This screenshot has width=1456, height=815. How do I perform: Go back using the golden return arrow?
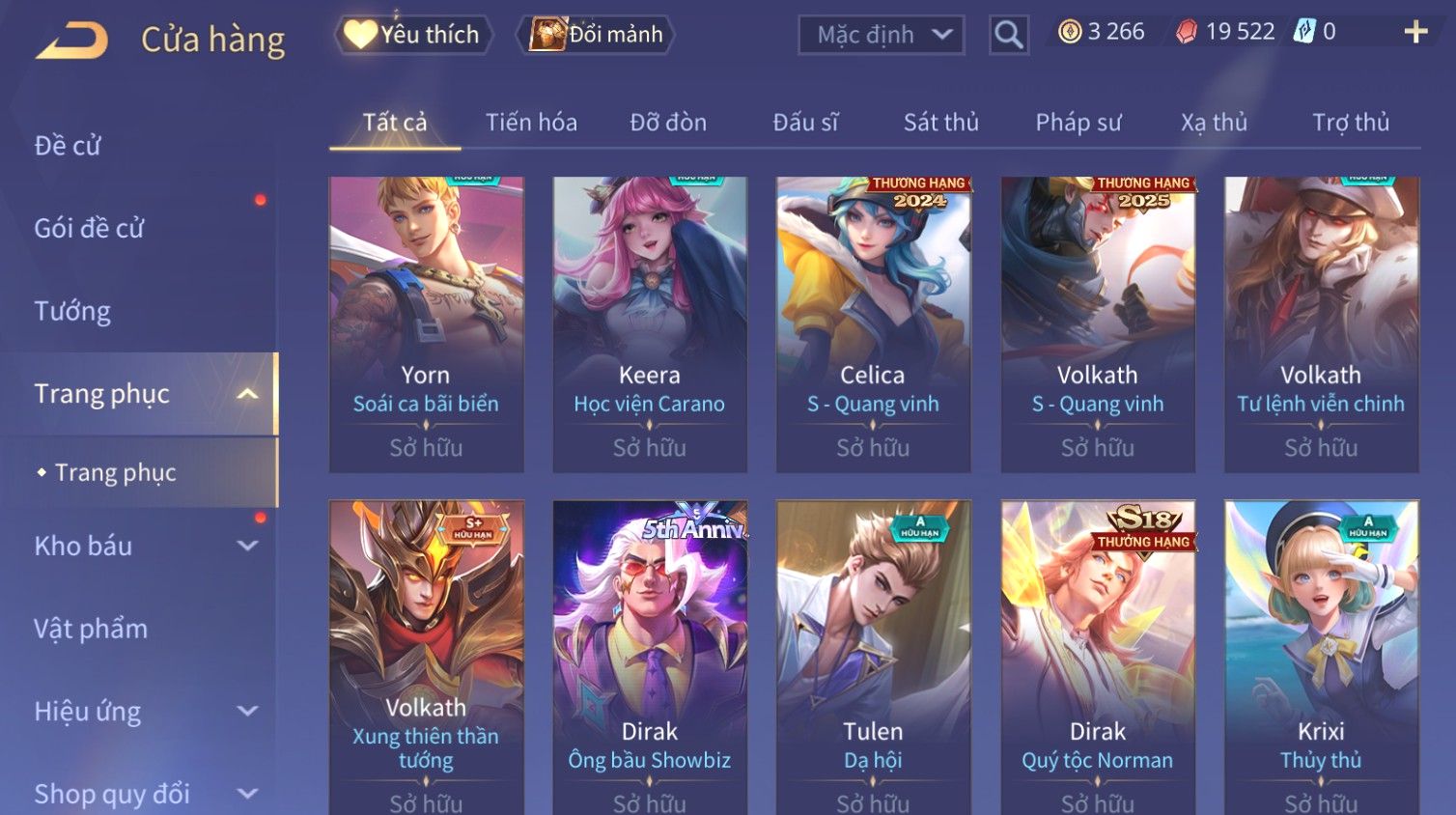pyautogui.click(x=71, y=41)
